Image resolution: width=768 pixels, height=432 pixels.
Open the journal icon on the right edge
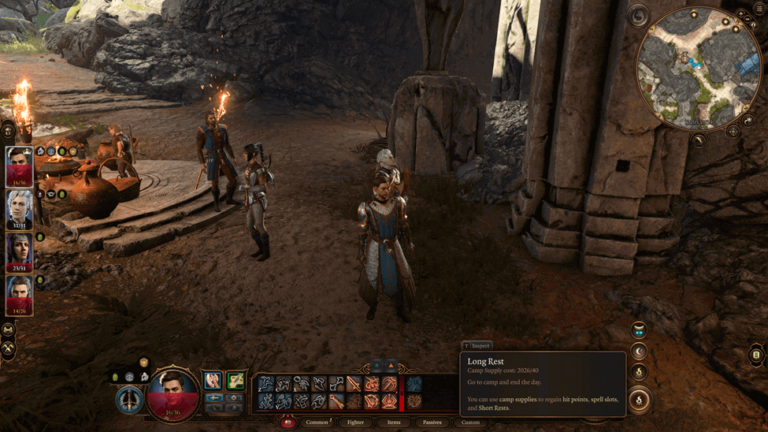pos(756,354)
